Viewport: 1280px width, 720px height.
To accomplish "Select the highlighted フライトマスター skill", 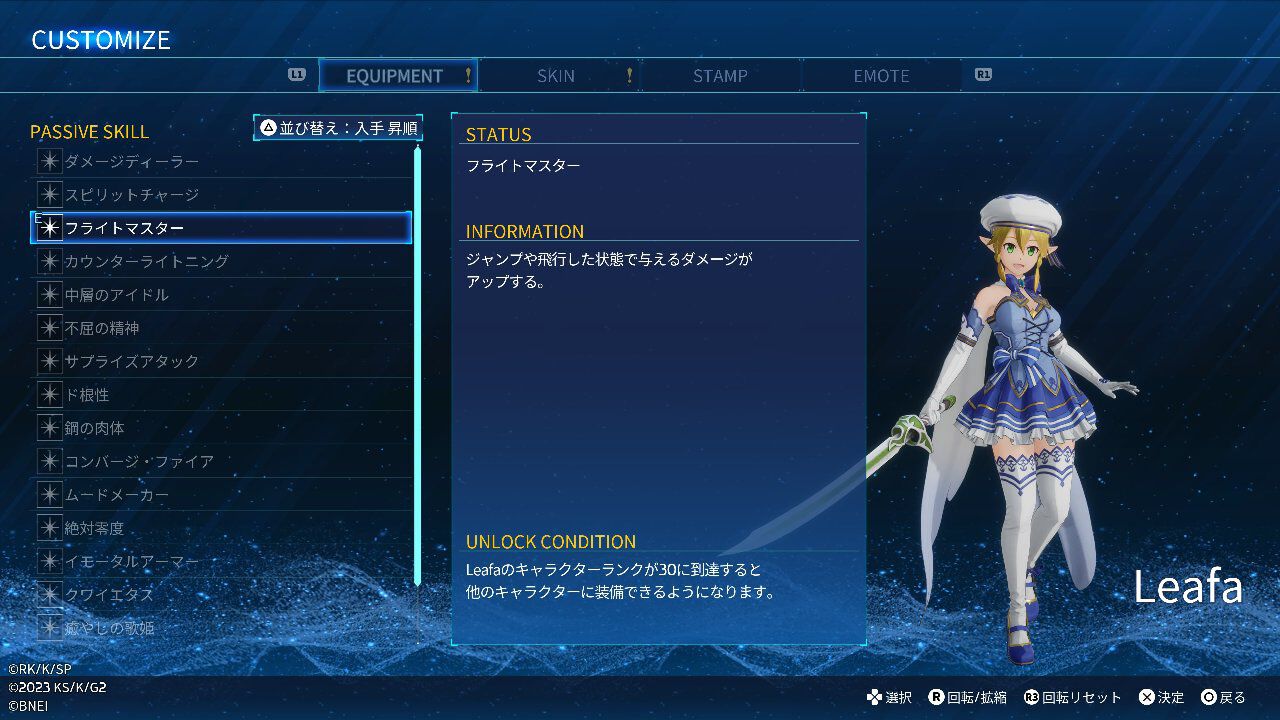I will tap(221, 228).
